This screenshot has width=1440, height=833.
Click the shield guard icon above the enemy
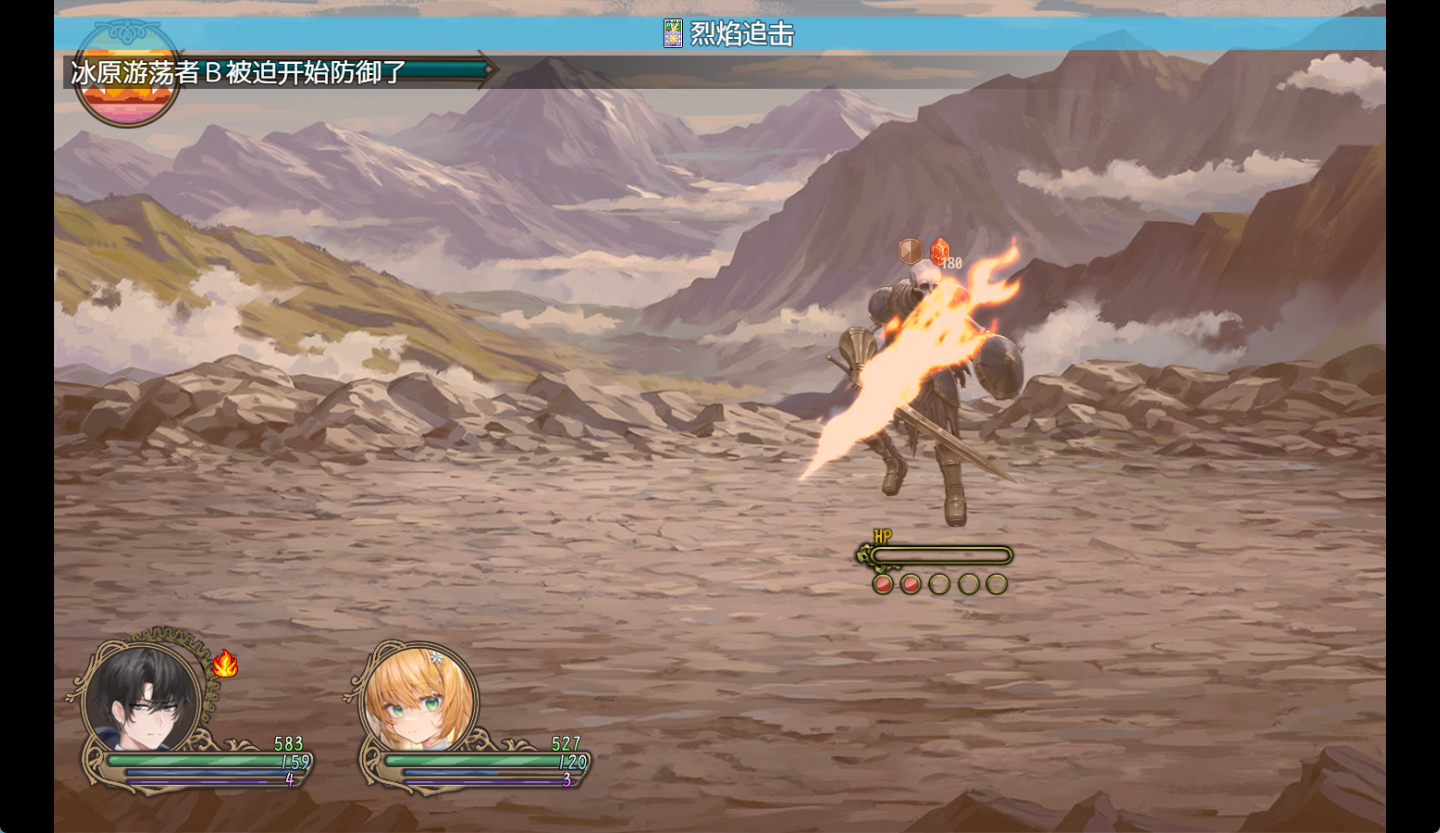point(910,251)
